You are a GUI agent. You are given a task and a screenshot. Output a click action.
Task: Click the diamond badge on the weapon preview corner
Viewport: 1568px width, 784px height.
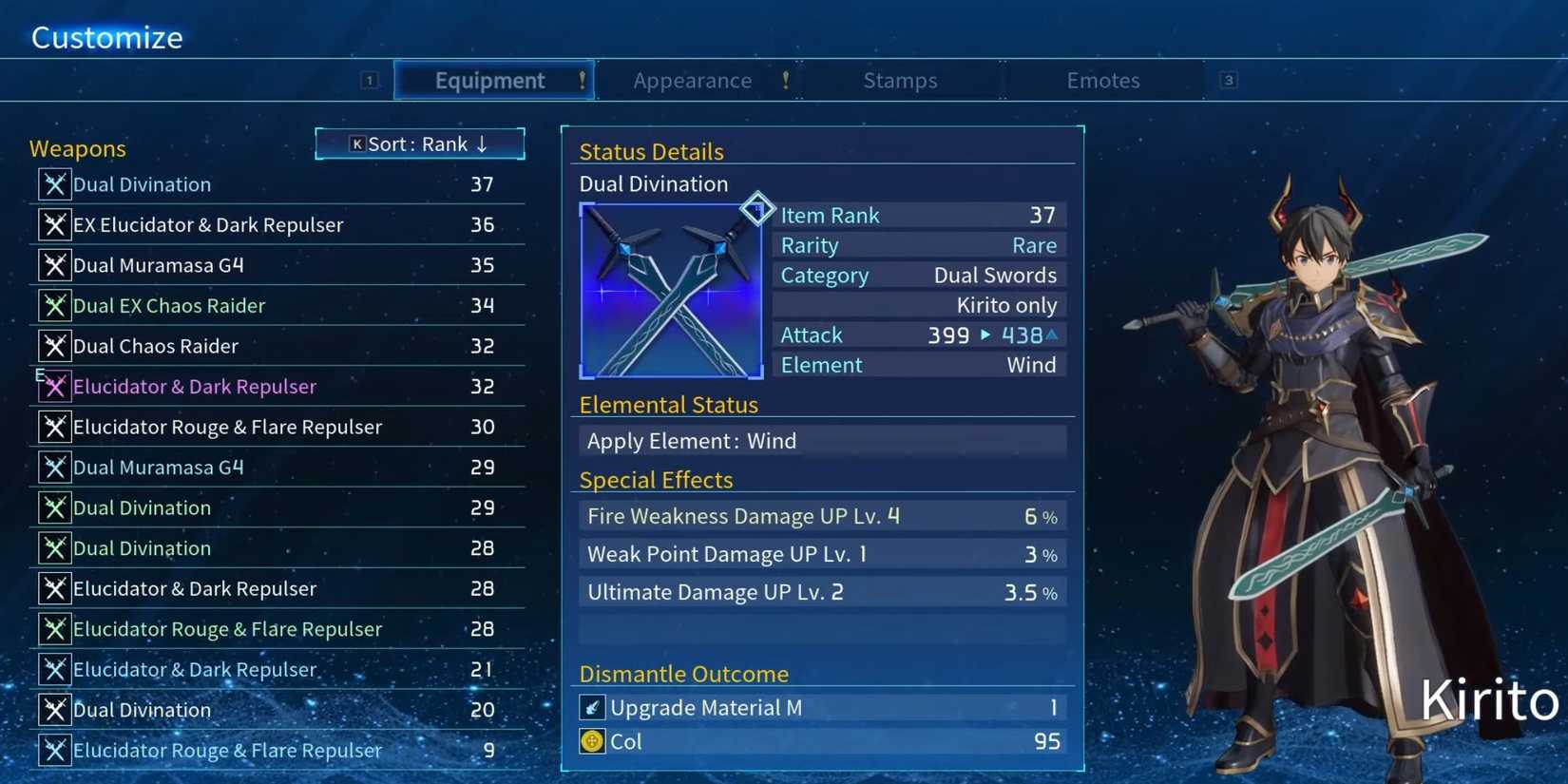tap(757, 209)
